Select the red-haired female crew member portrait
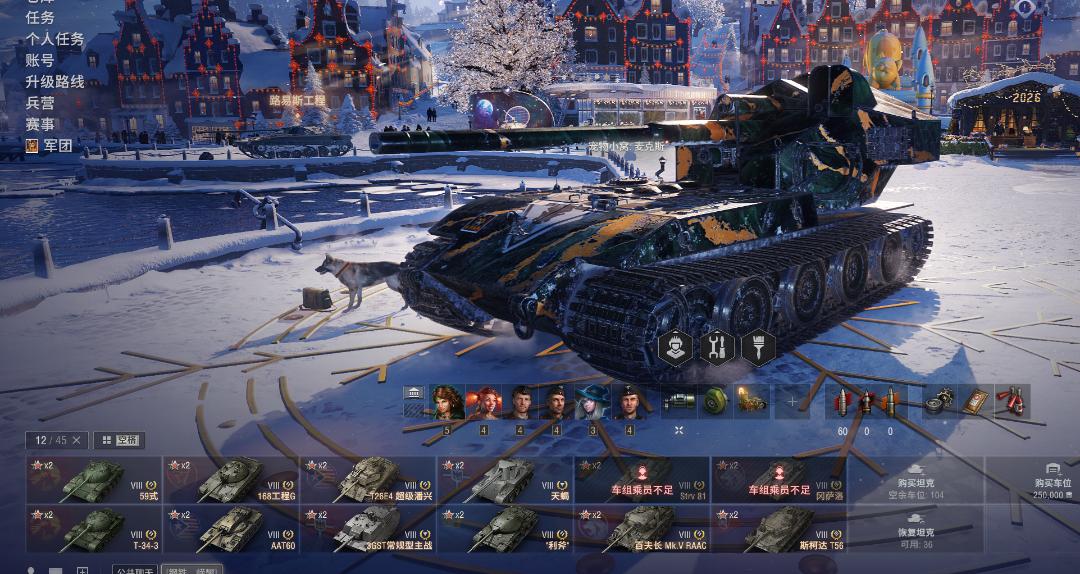Viewport: 1080px width, 574px height. coord(483,402)
